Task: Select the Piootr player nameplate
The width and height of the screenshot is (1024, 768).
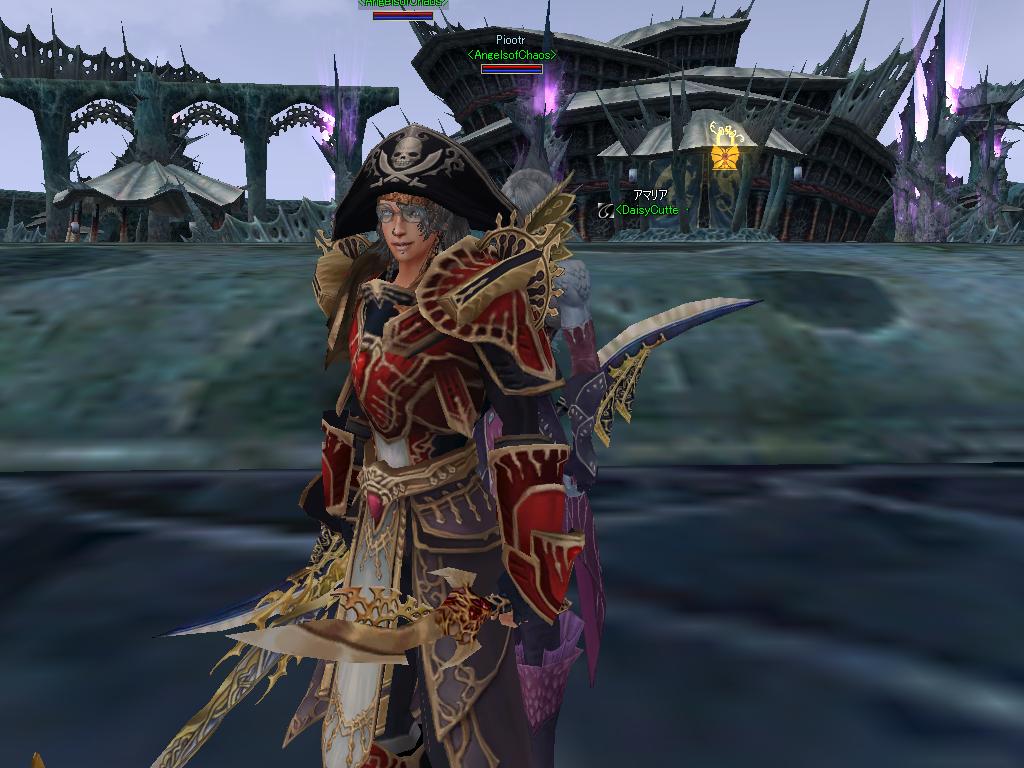Action: point(511,41)
